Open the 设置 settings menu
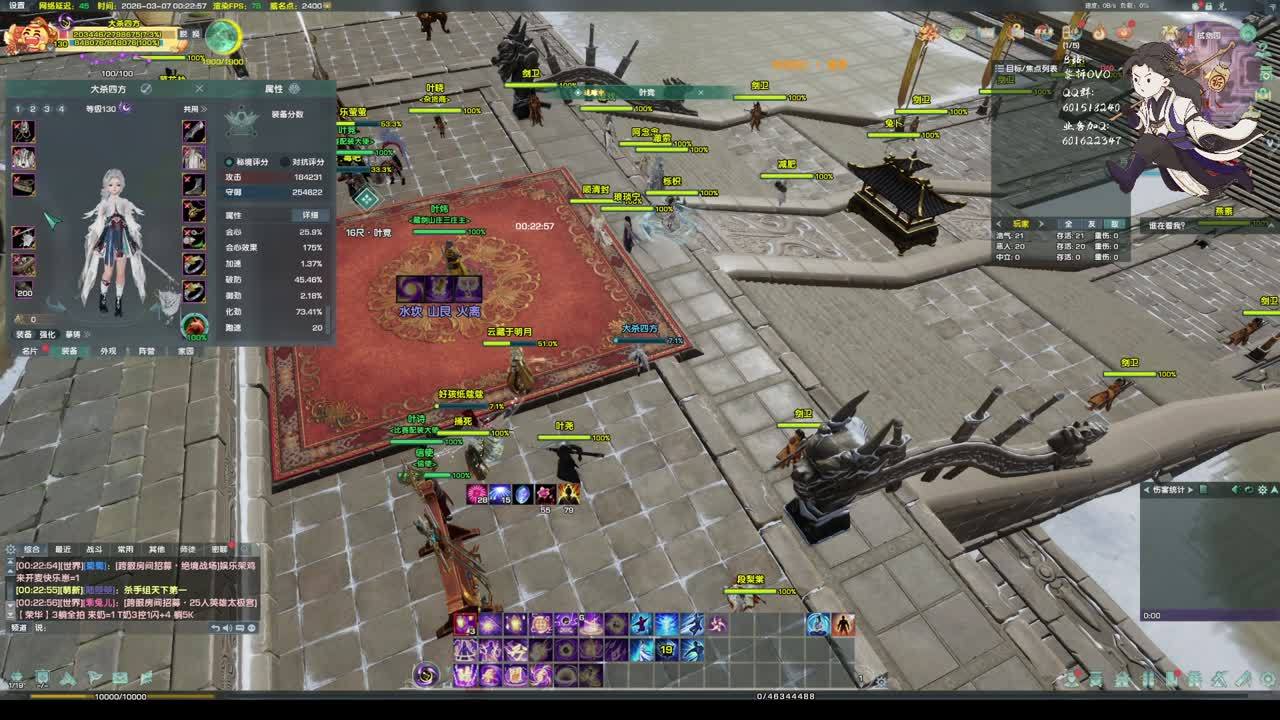The image size is (1280, 720). (17, 5)
